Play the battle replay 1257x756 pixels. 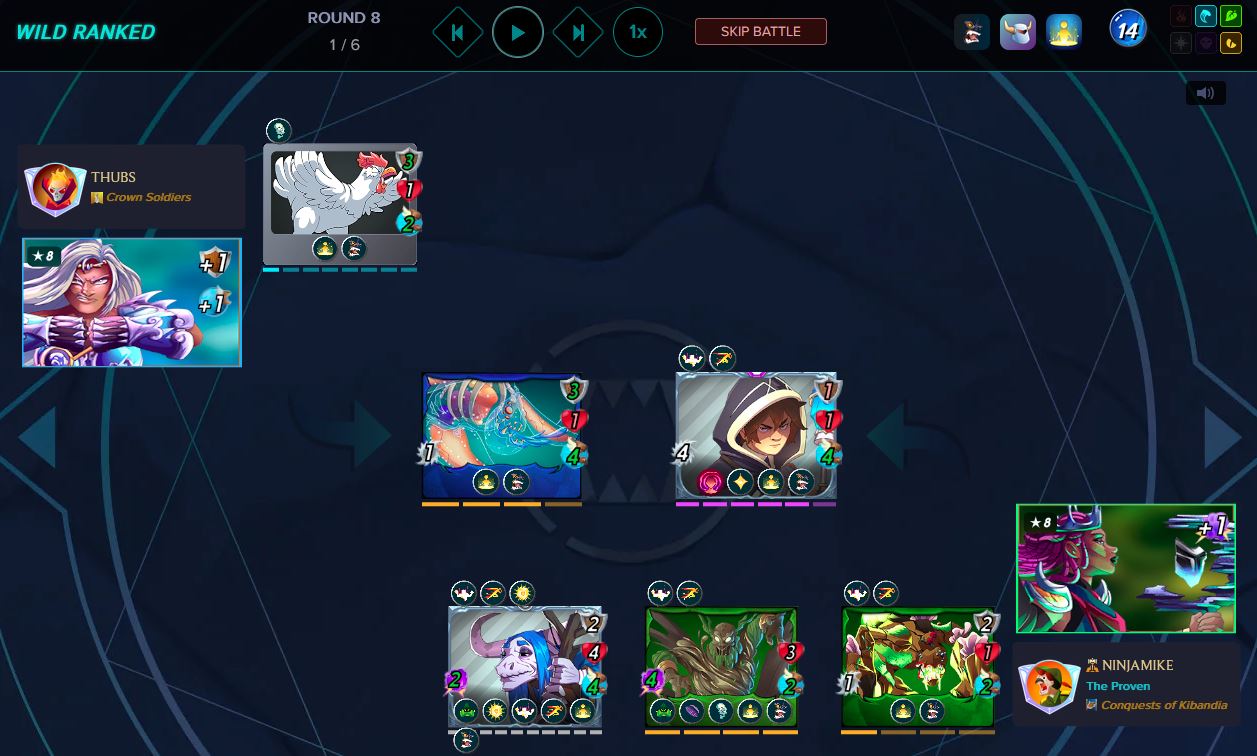[517, 32]
